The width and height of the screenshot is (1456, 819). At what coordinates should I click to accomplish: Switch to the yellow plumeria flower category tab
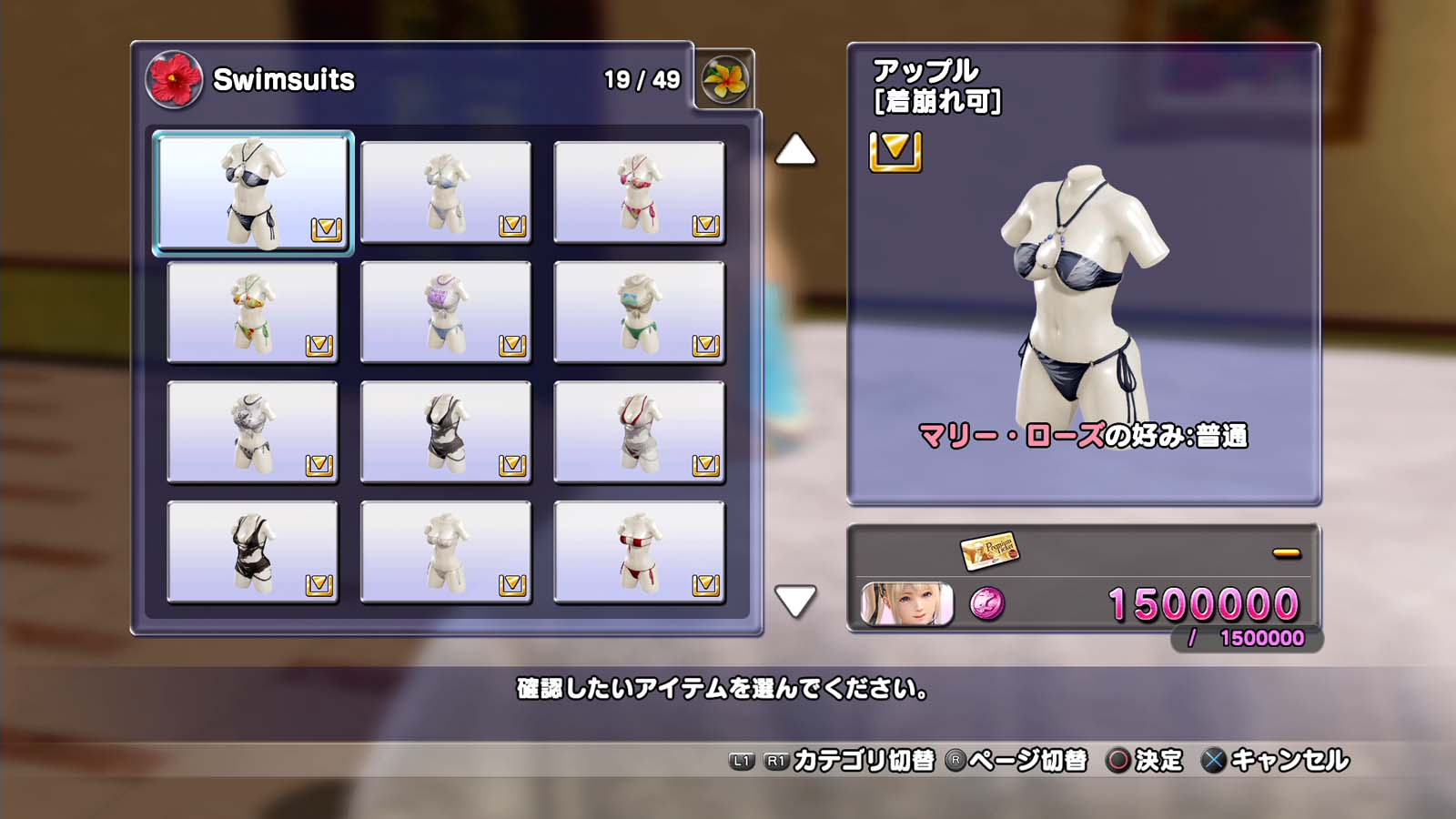point(724,80)
